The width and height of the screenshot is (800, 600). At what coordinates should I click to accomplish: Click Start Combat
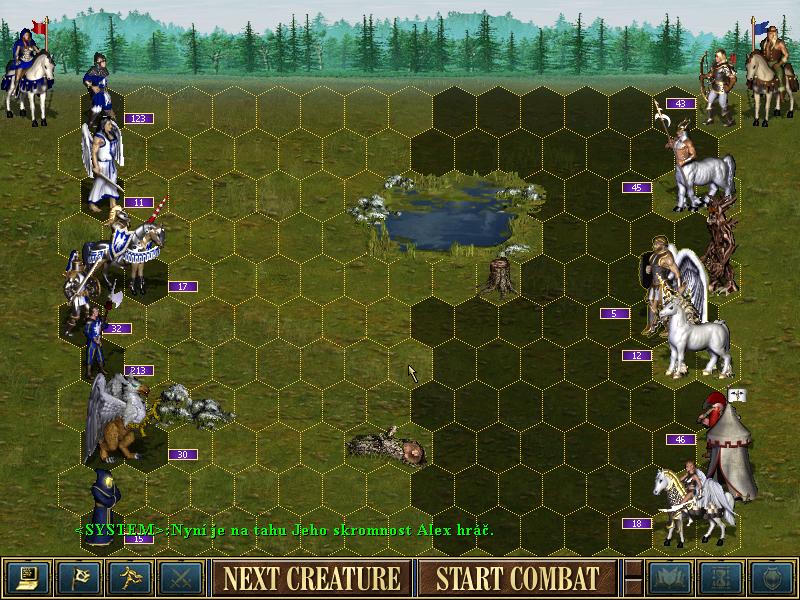tap(517, 578)
